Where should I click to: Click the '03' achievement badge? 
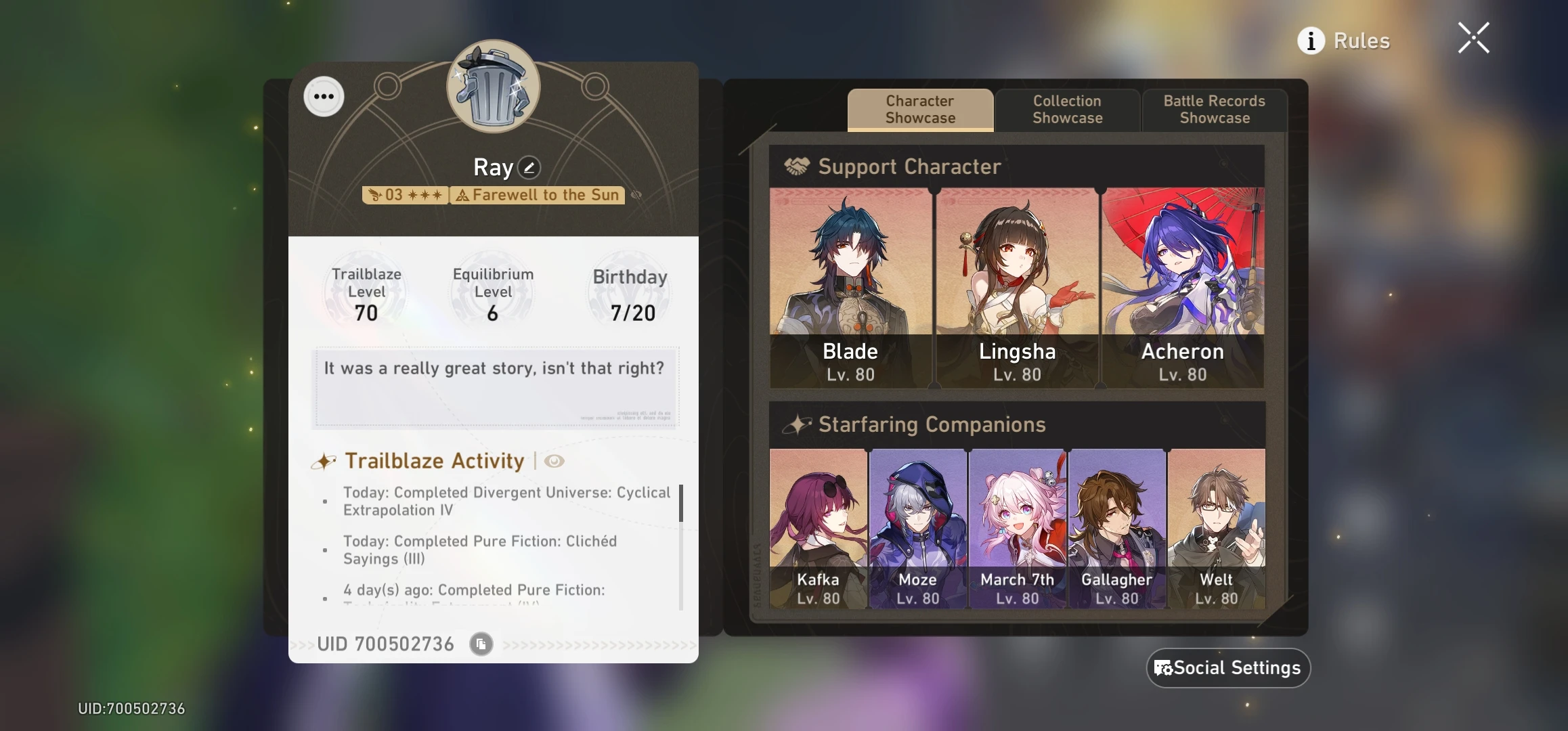404,195
